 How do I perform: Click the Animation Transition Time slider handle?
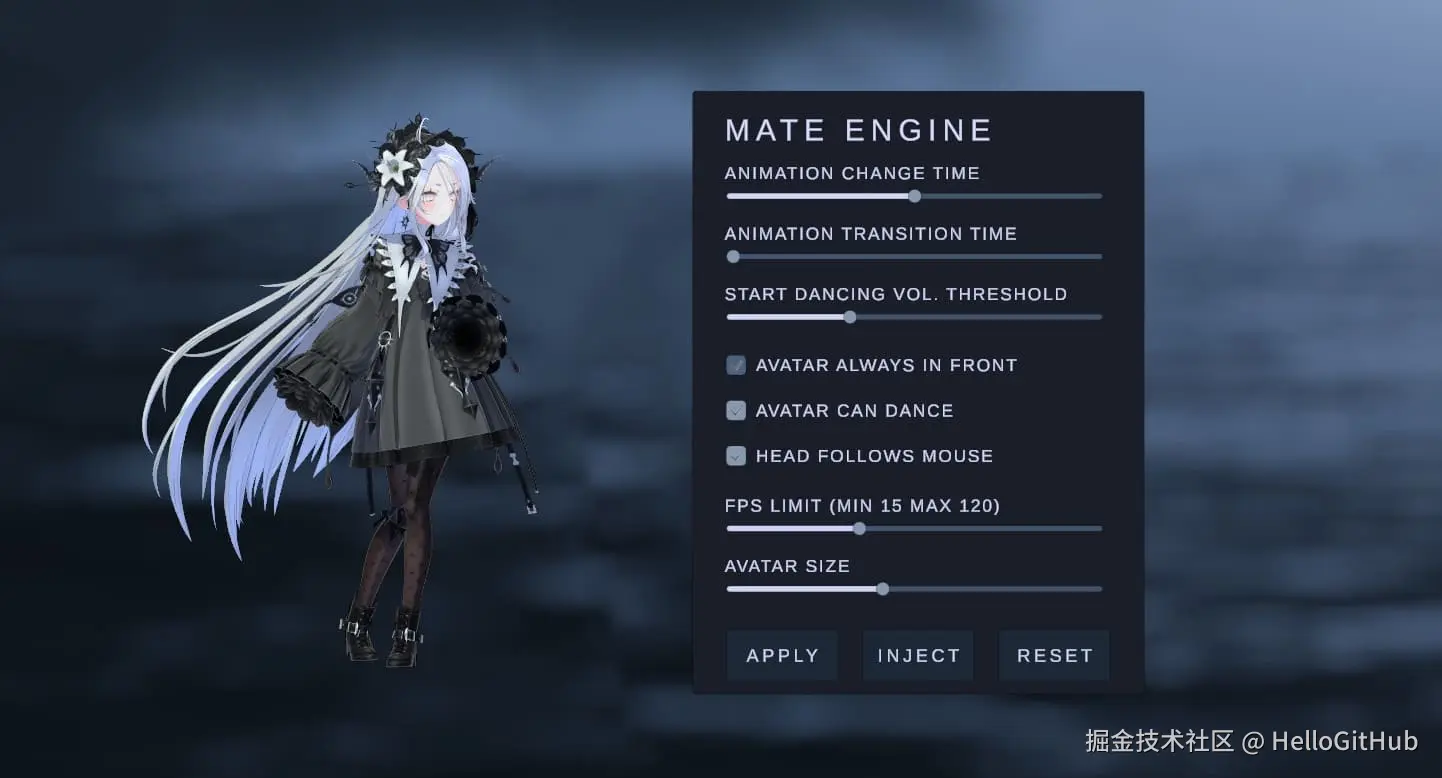[733, 257]
